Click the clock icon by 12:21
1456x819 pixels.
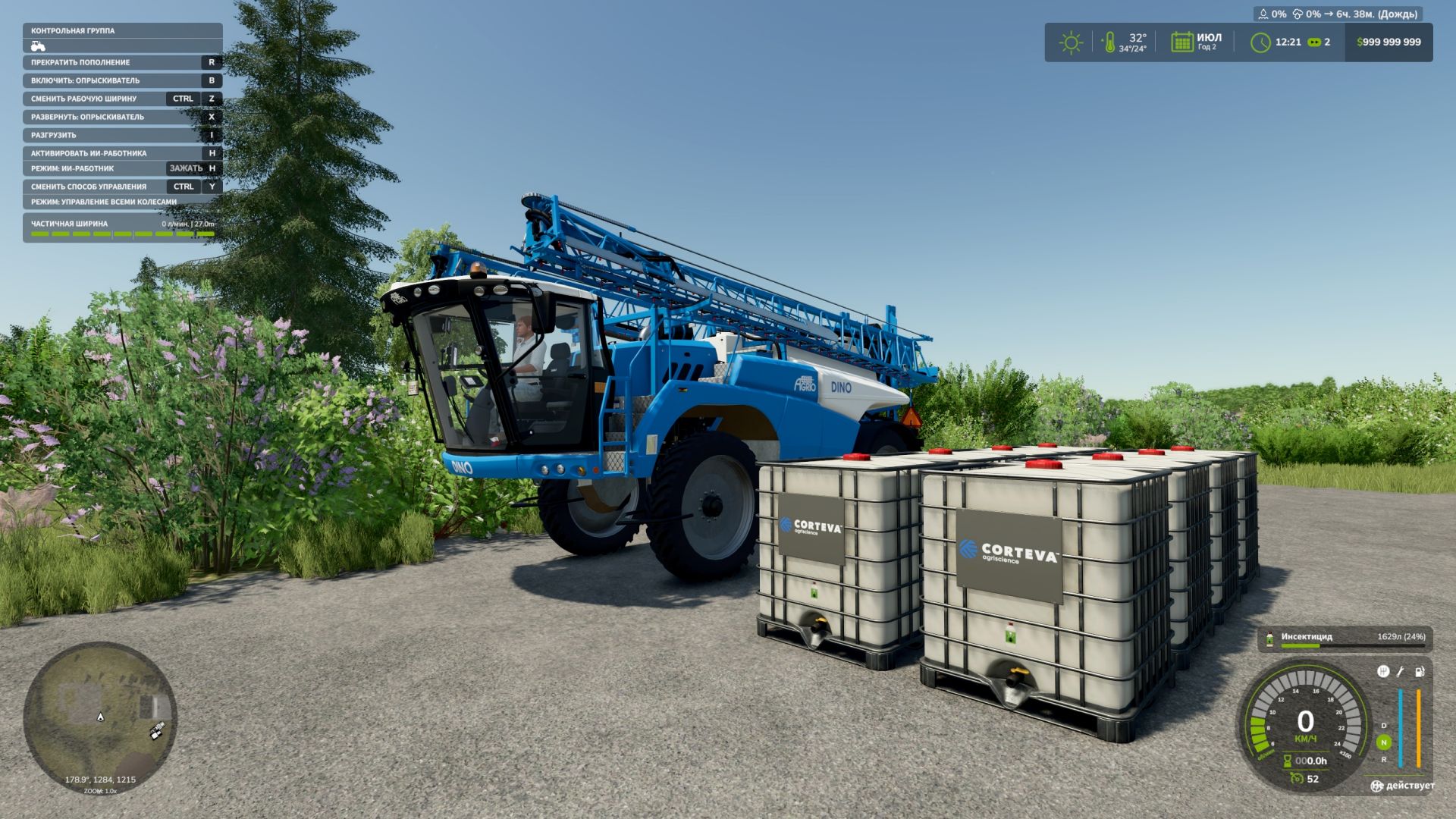pyautogui.click(x=1260, y=42)
